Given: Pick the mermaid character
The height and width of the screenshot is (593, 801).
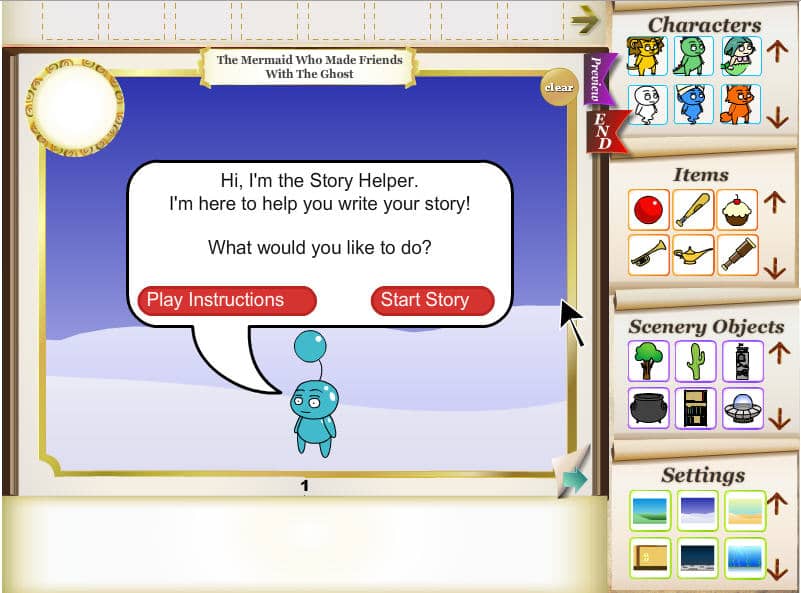Looking at the screenshot, I should coord(741,56).
